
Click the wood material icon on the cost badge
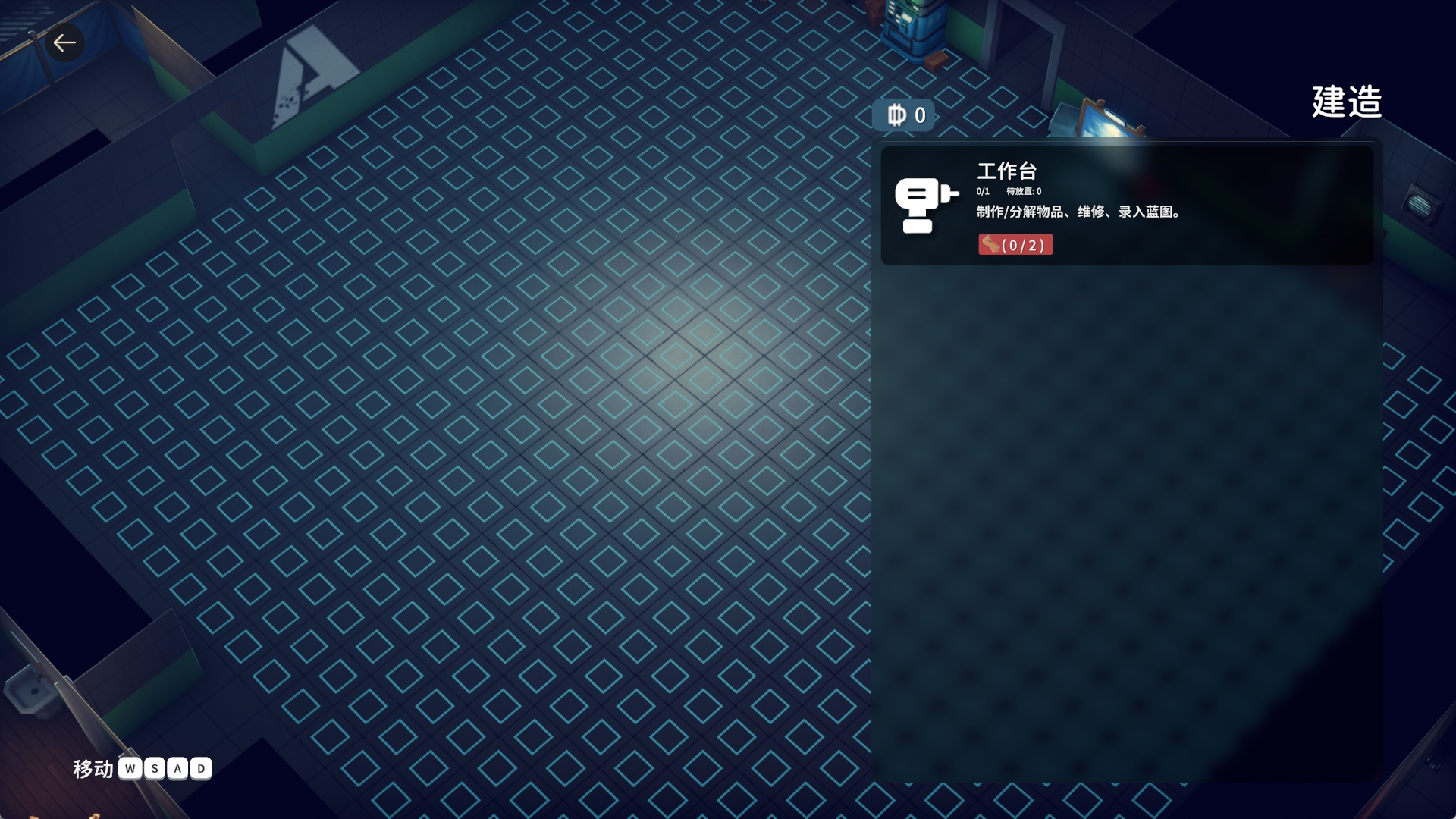tap(992, 244)
